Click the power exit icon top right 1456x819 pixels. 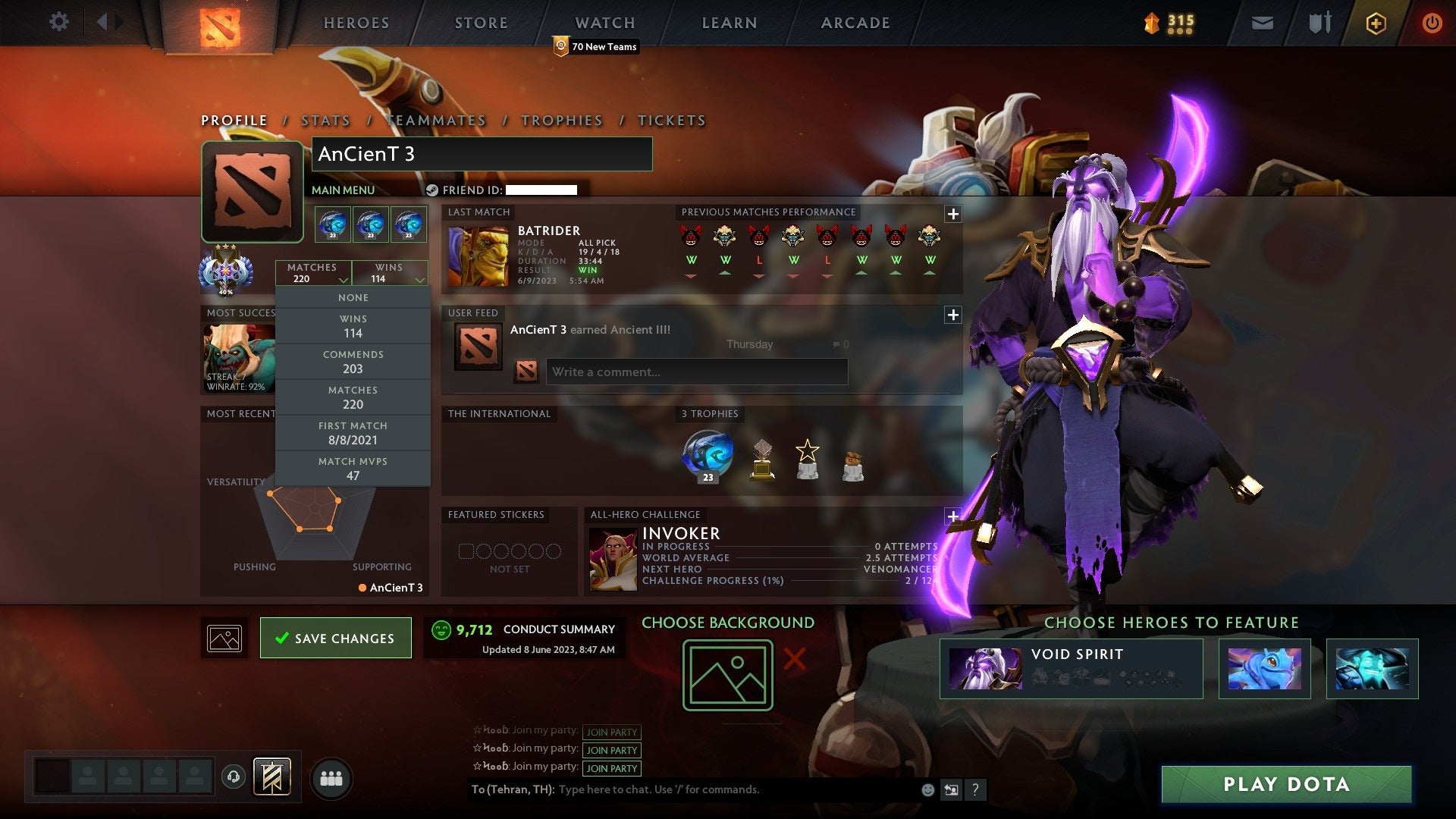[1432, 22]
